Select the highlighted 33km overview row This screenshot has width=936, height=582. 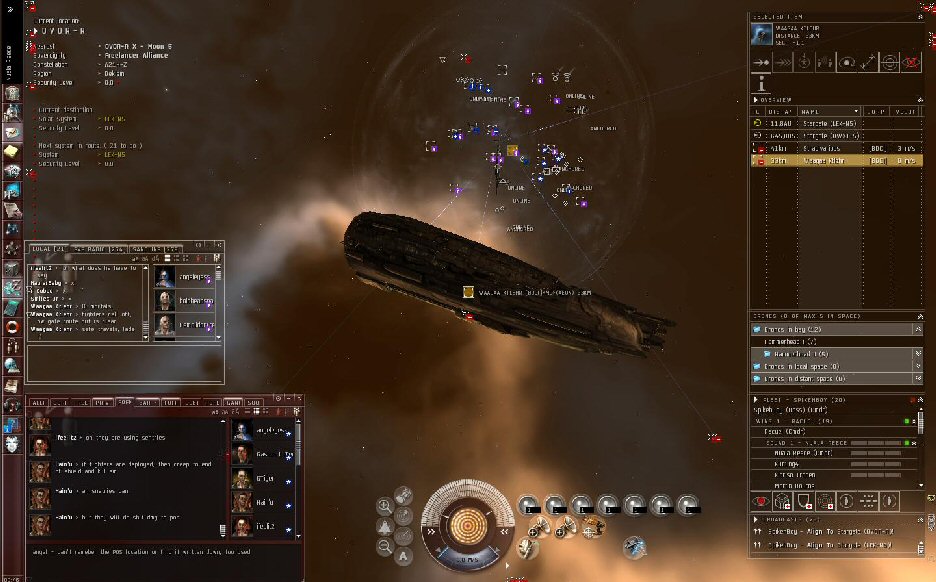[x=820, y=160]
